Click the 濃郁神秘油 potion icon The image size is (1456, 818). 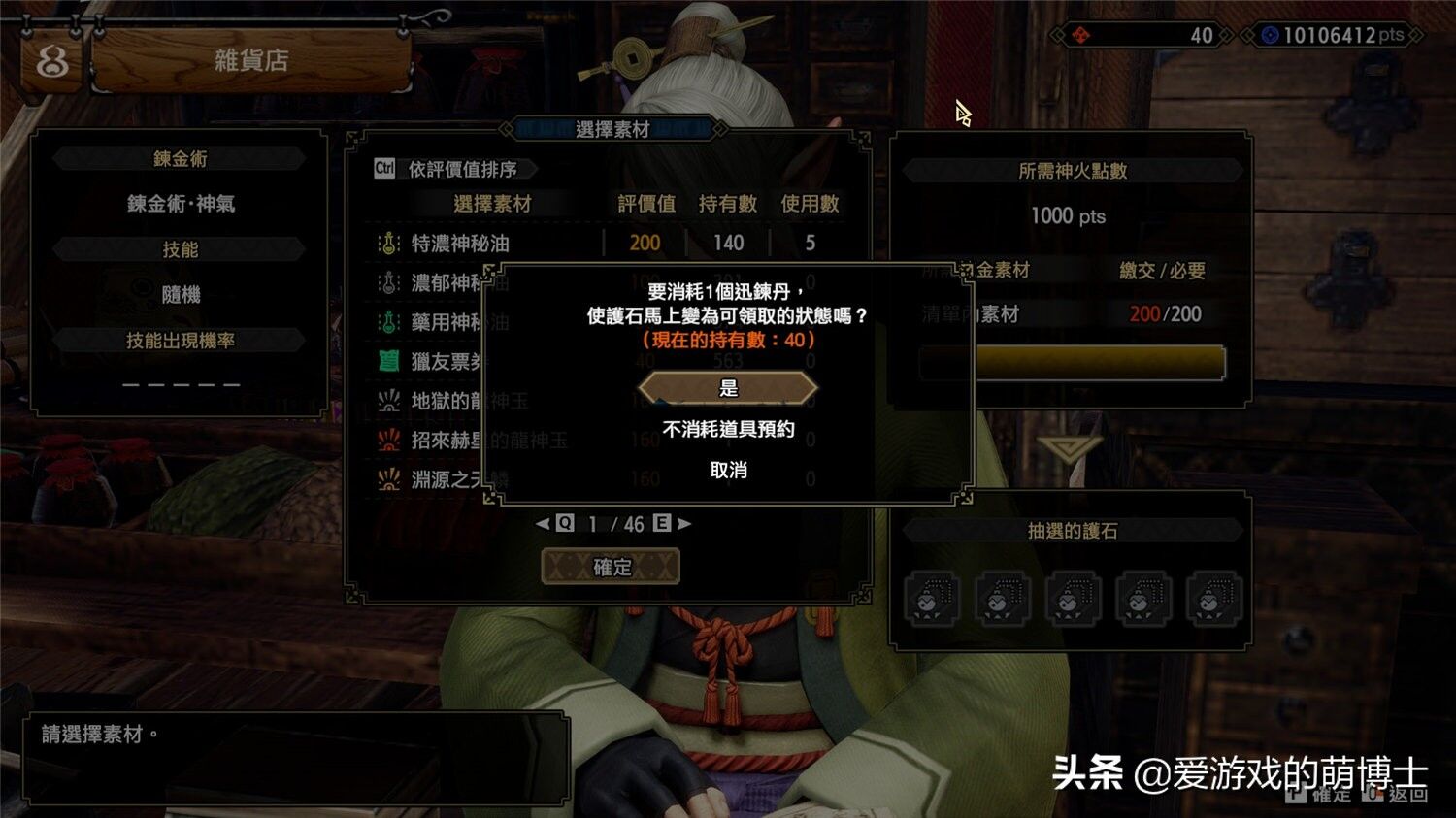(x=387, y=282)
